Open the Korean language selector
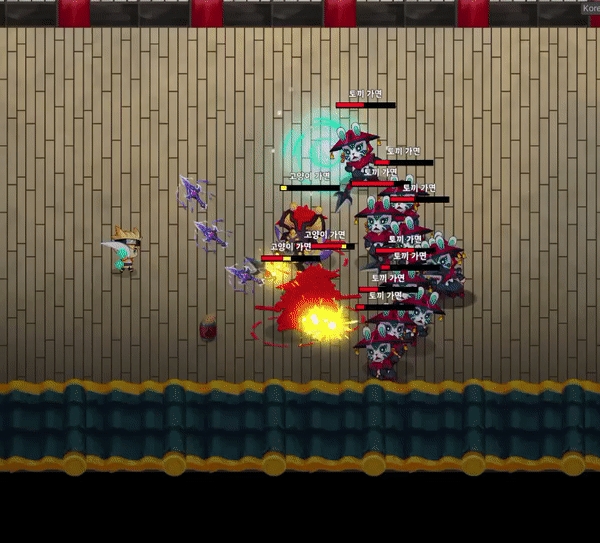Viewport: 600px width, 543px height. coord(590,8)
